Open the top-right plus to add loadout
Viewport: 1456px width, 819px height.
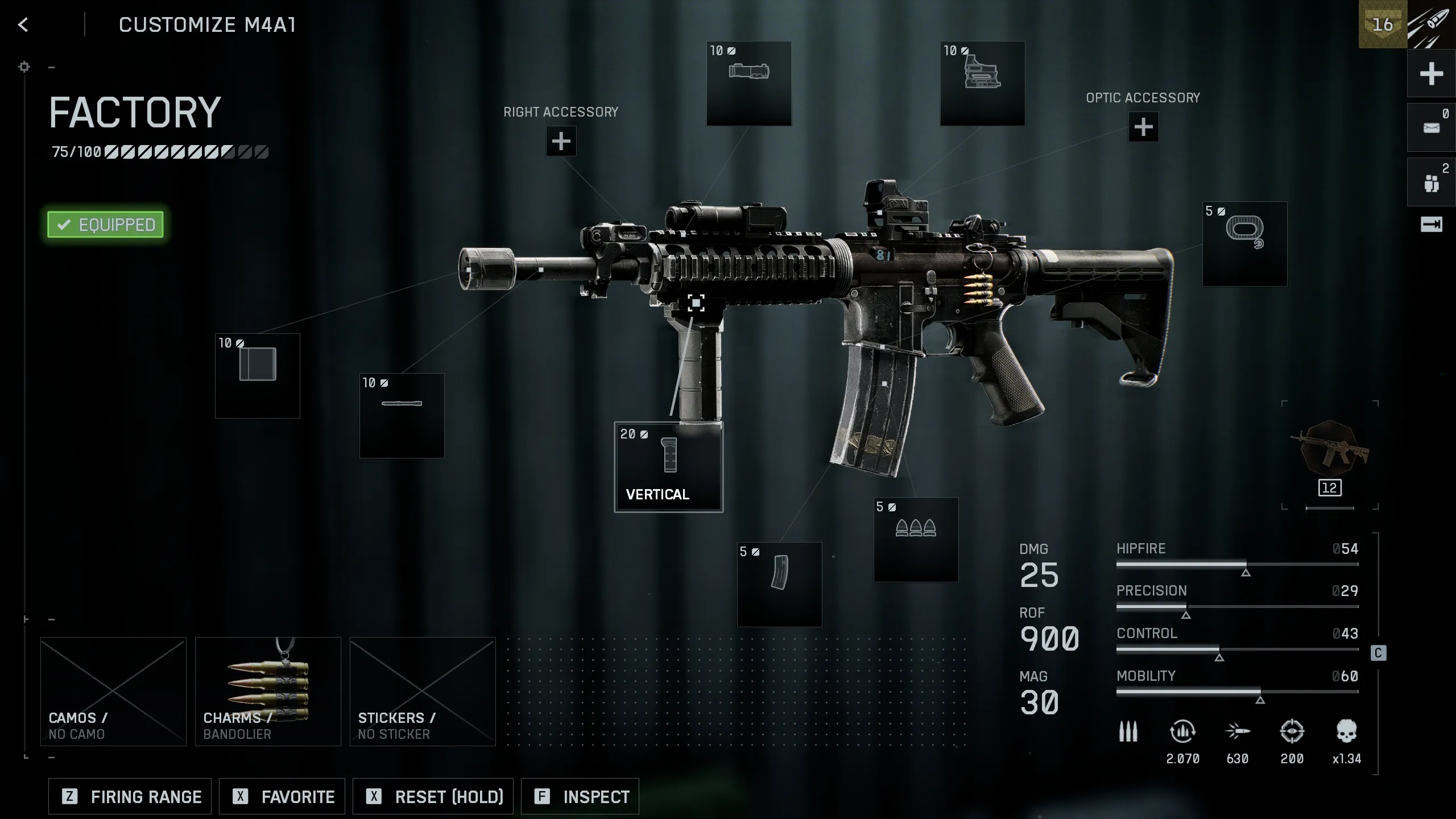1431,74
